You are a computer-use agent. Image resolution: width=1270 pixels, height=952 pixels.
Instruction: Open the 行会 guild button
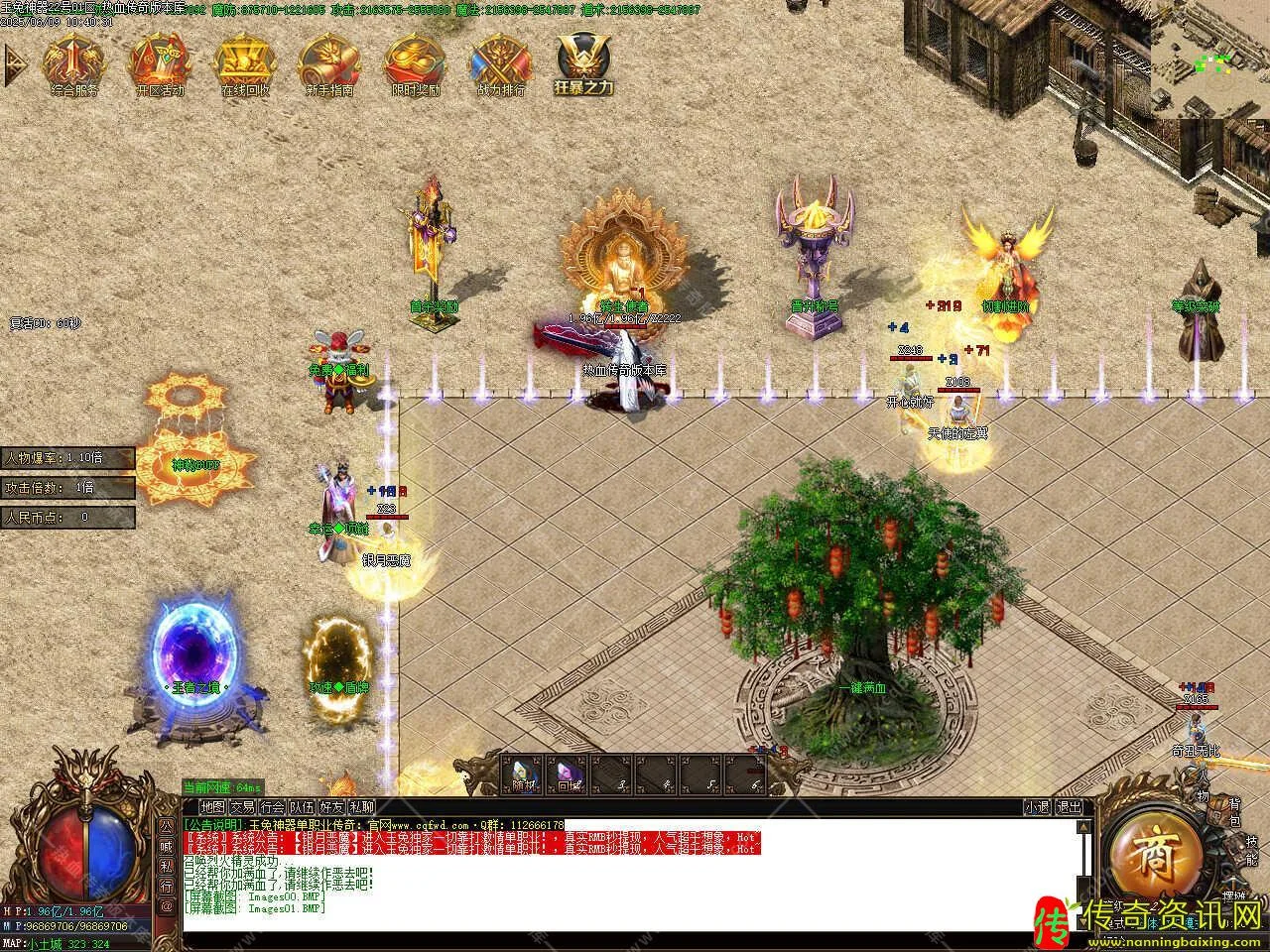point(272,807)
